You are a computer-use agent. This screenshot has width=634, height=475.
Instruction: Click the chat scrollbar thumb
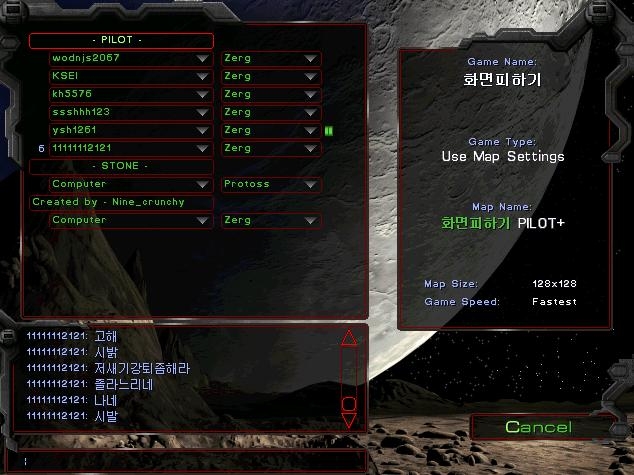pyautogui.click(x=349, y=404)
